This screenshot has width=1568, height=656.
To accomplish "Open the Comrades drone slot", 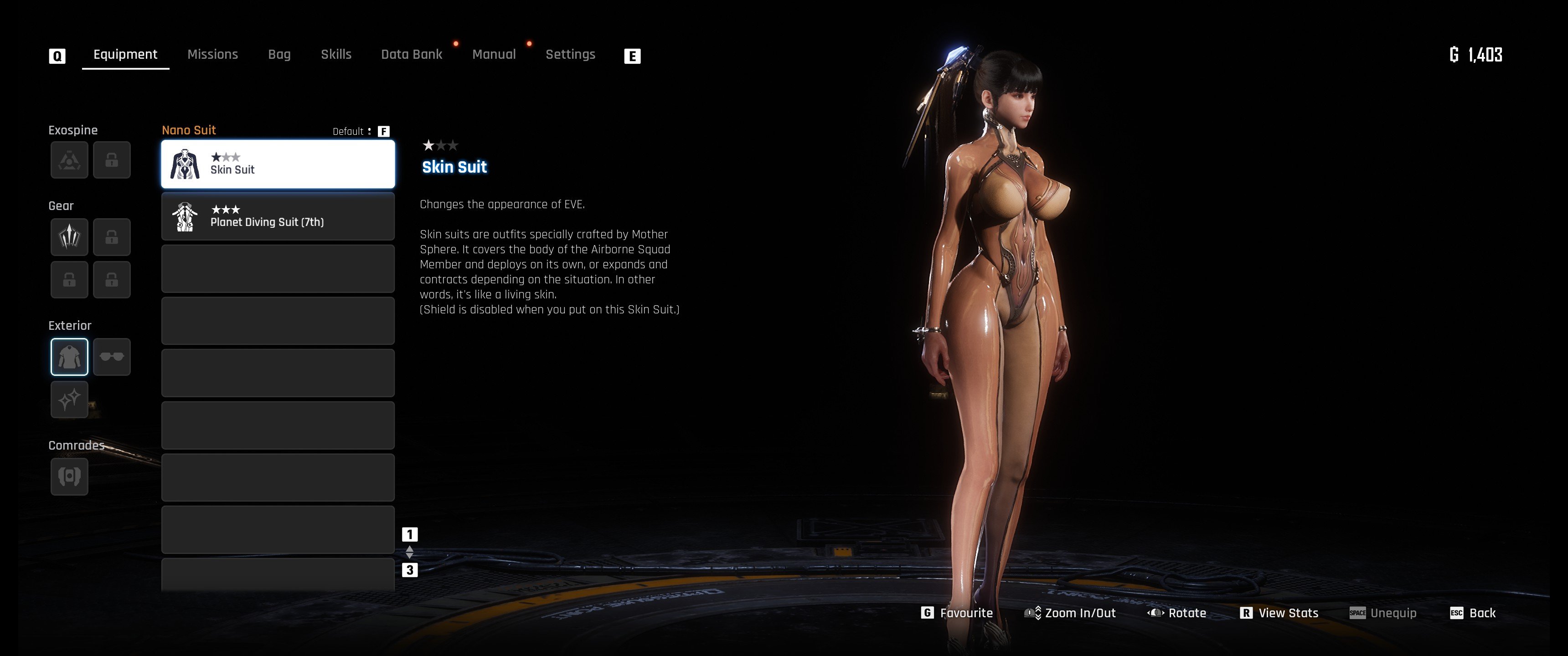I will (x=69, y=476).
